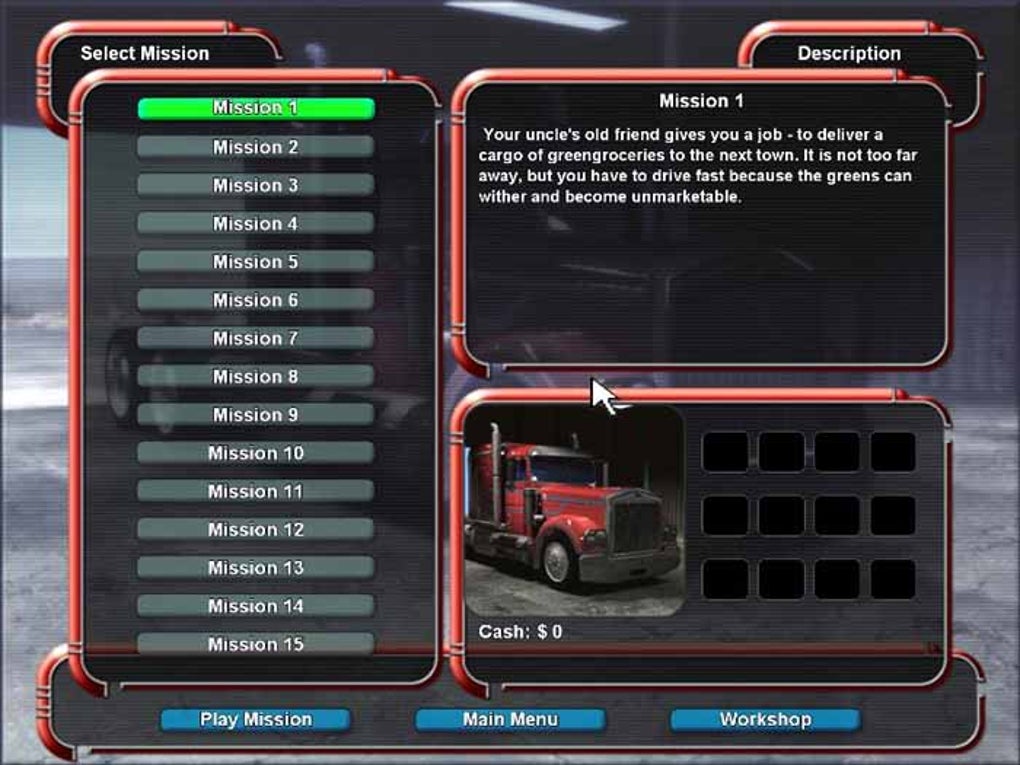Select Mission 9
This screenshot has width=1020, height=765.
[255, 414]
